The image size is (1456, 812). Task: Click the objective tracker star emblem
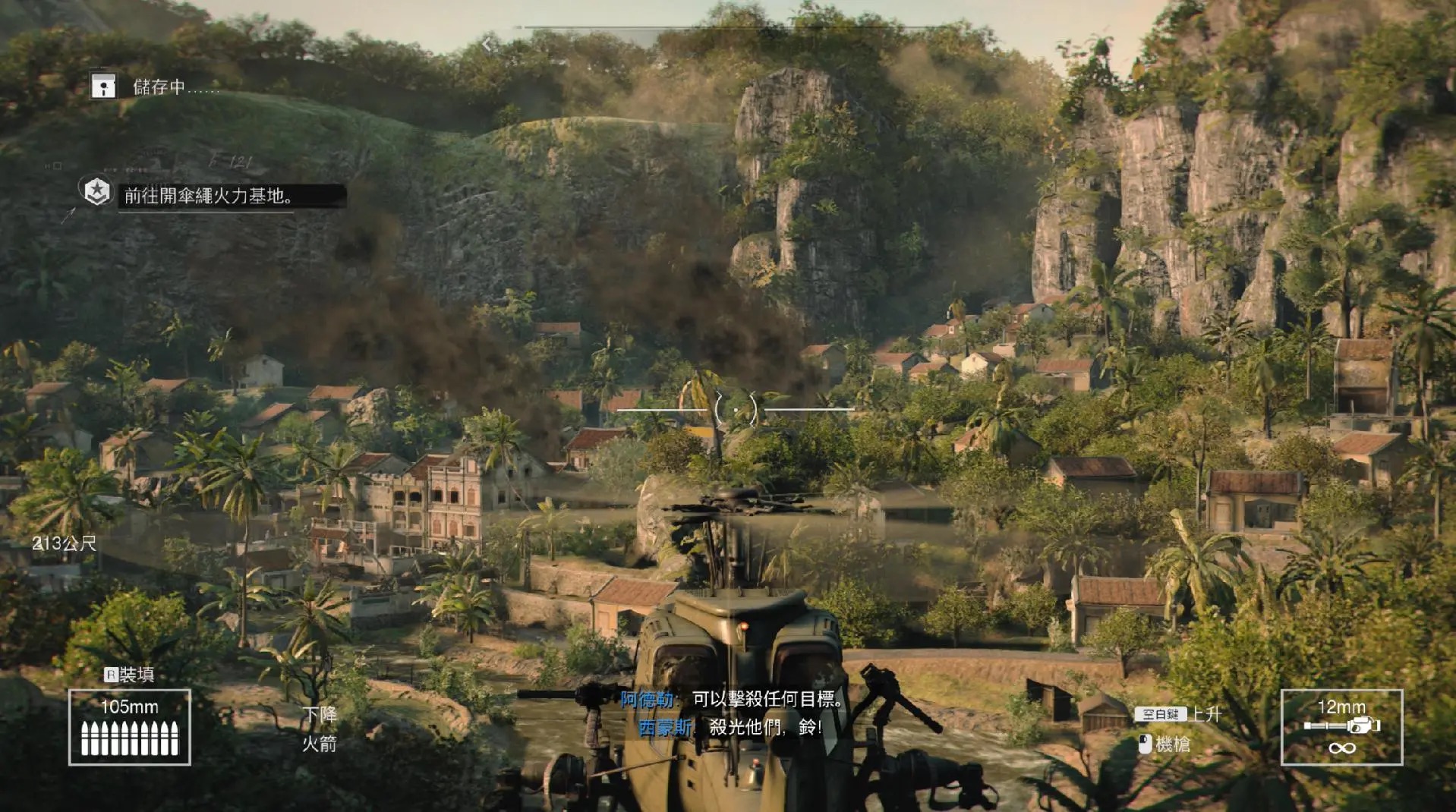97,192
